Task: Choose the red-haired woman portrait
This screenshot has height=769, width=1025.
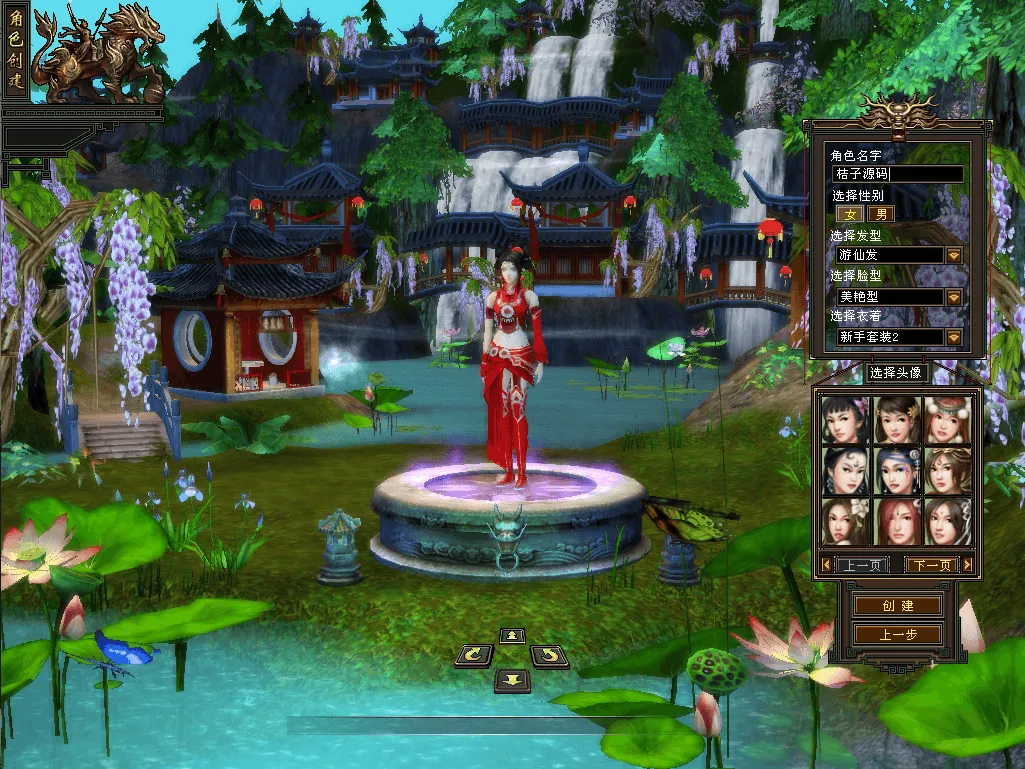Action: click(896, 522)
